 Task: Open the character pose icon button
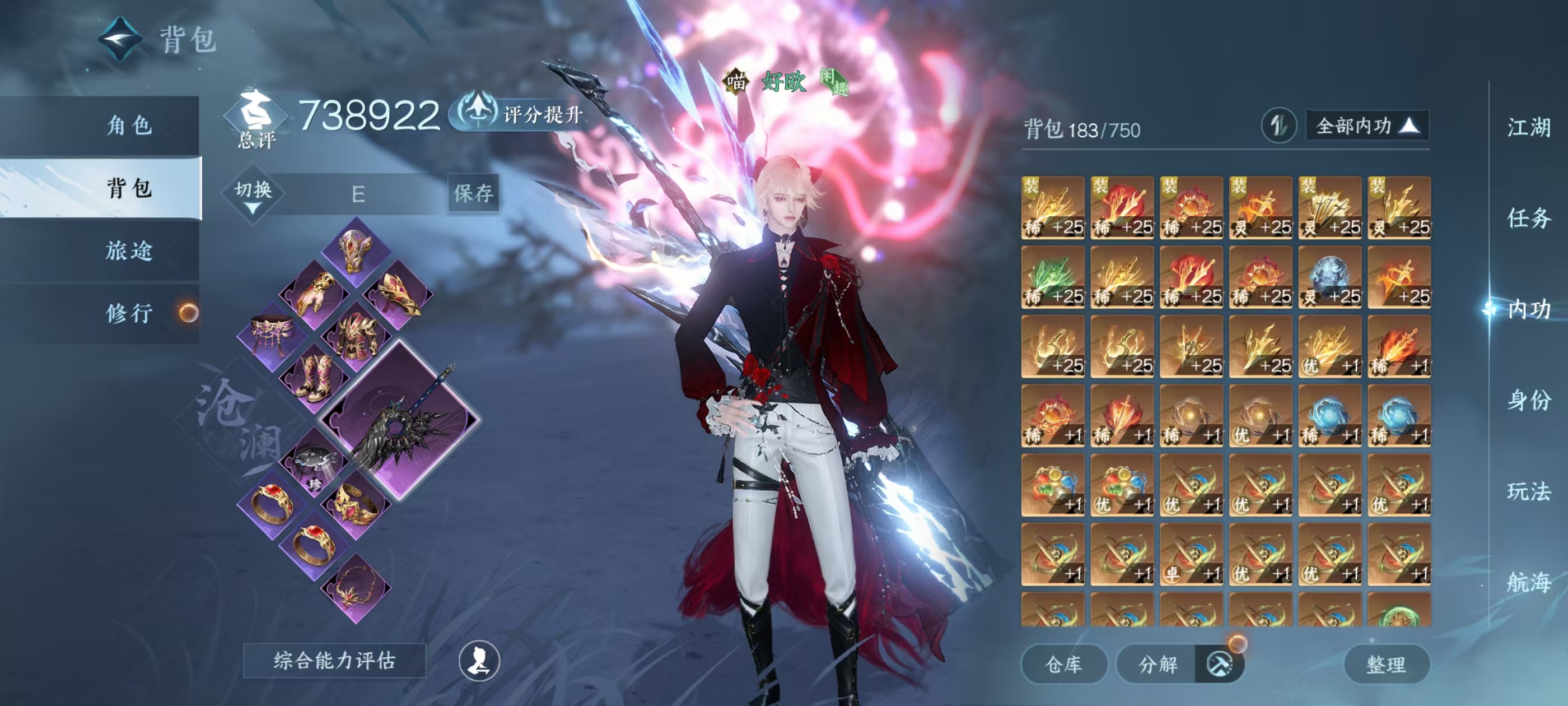pyautogui.click(x=479, y=660)
